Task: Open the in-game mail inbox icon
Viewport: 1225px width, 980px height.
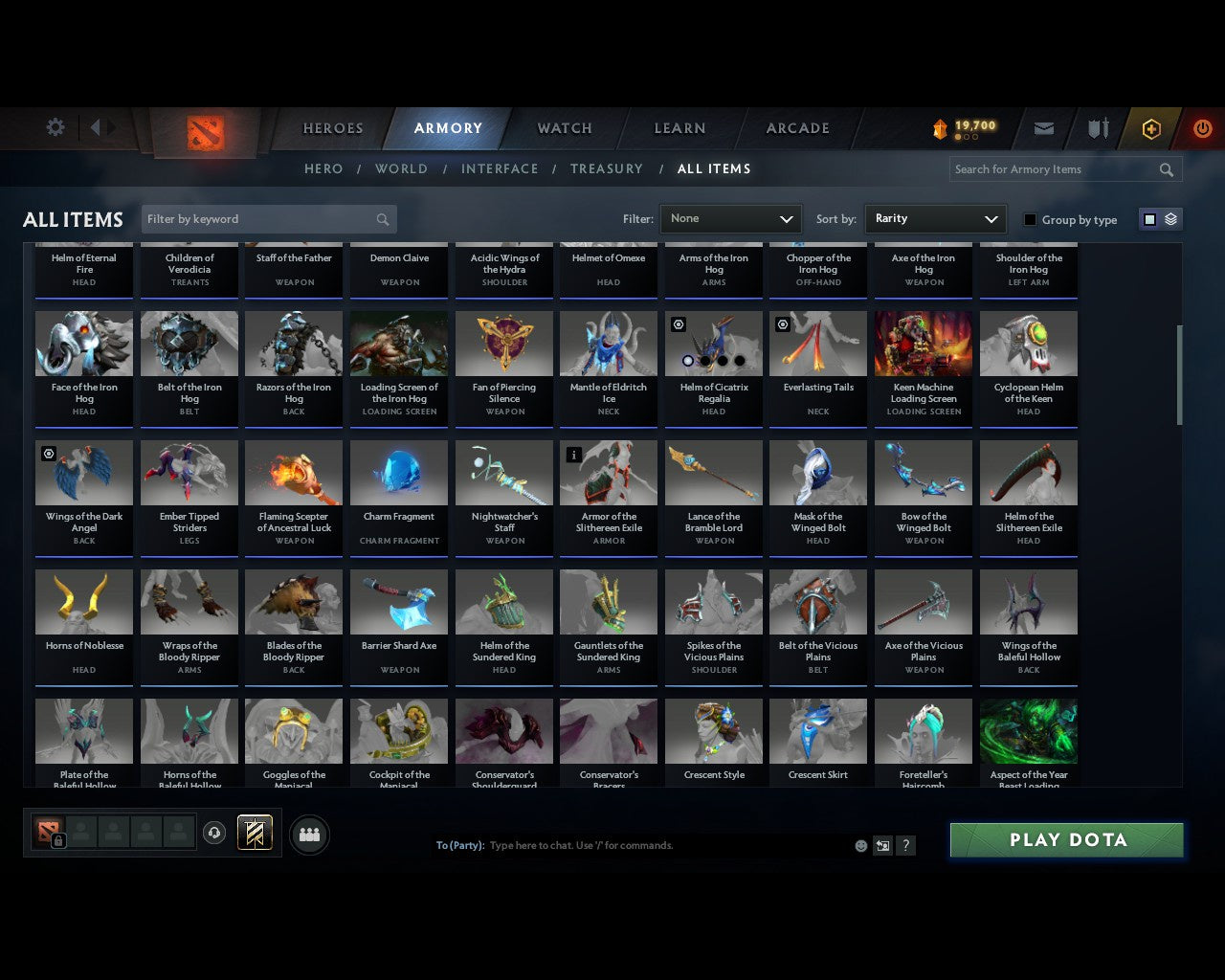Action: point(1043,127)
